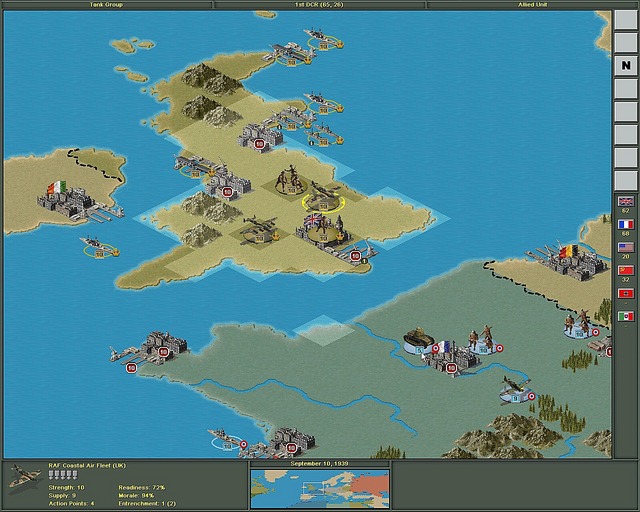
Task: Select the unit carrying the Union Jack flag
Action: point(318,227)
